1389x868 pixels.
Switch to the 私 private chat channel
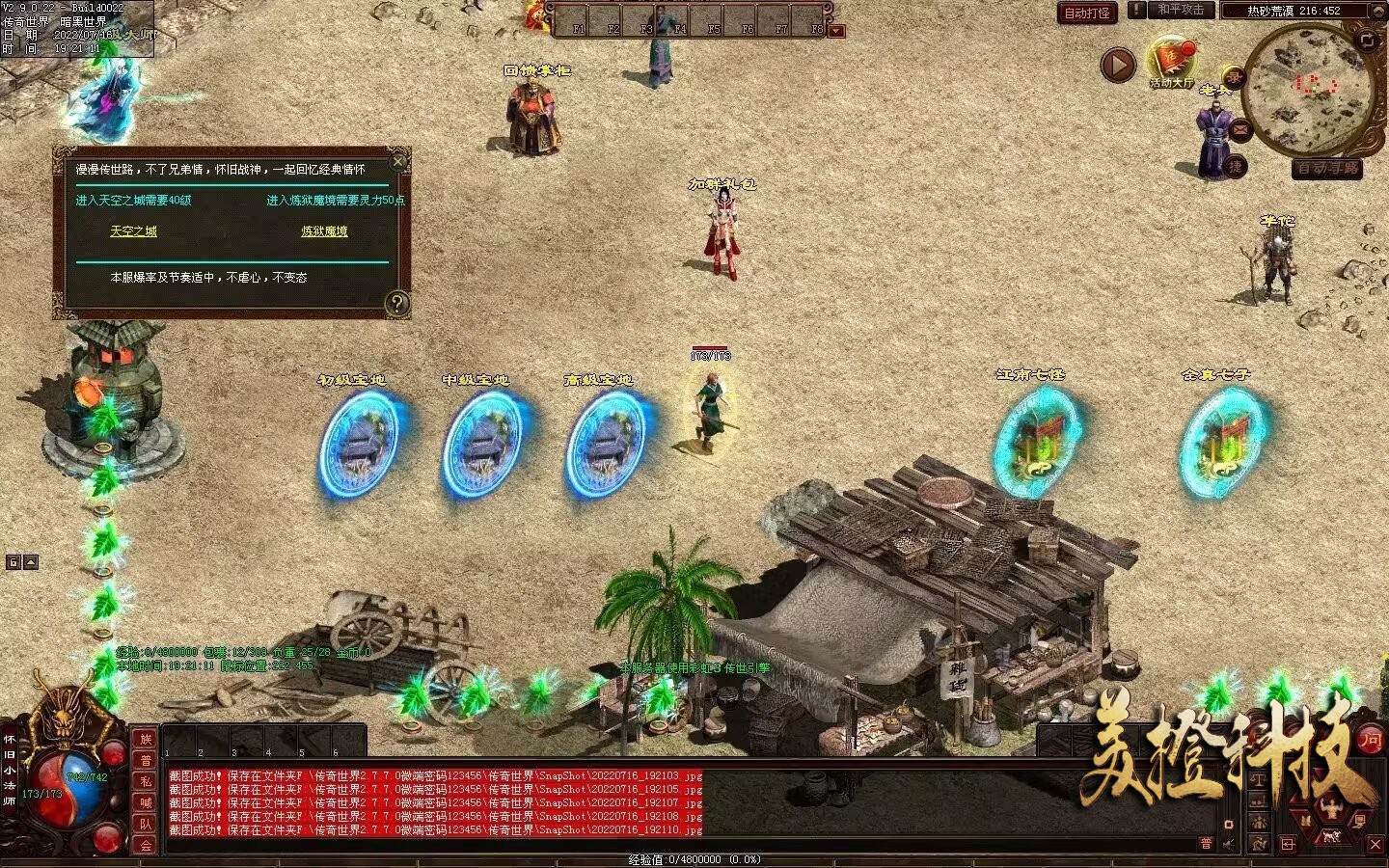146,781
